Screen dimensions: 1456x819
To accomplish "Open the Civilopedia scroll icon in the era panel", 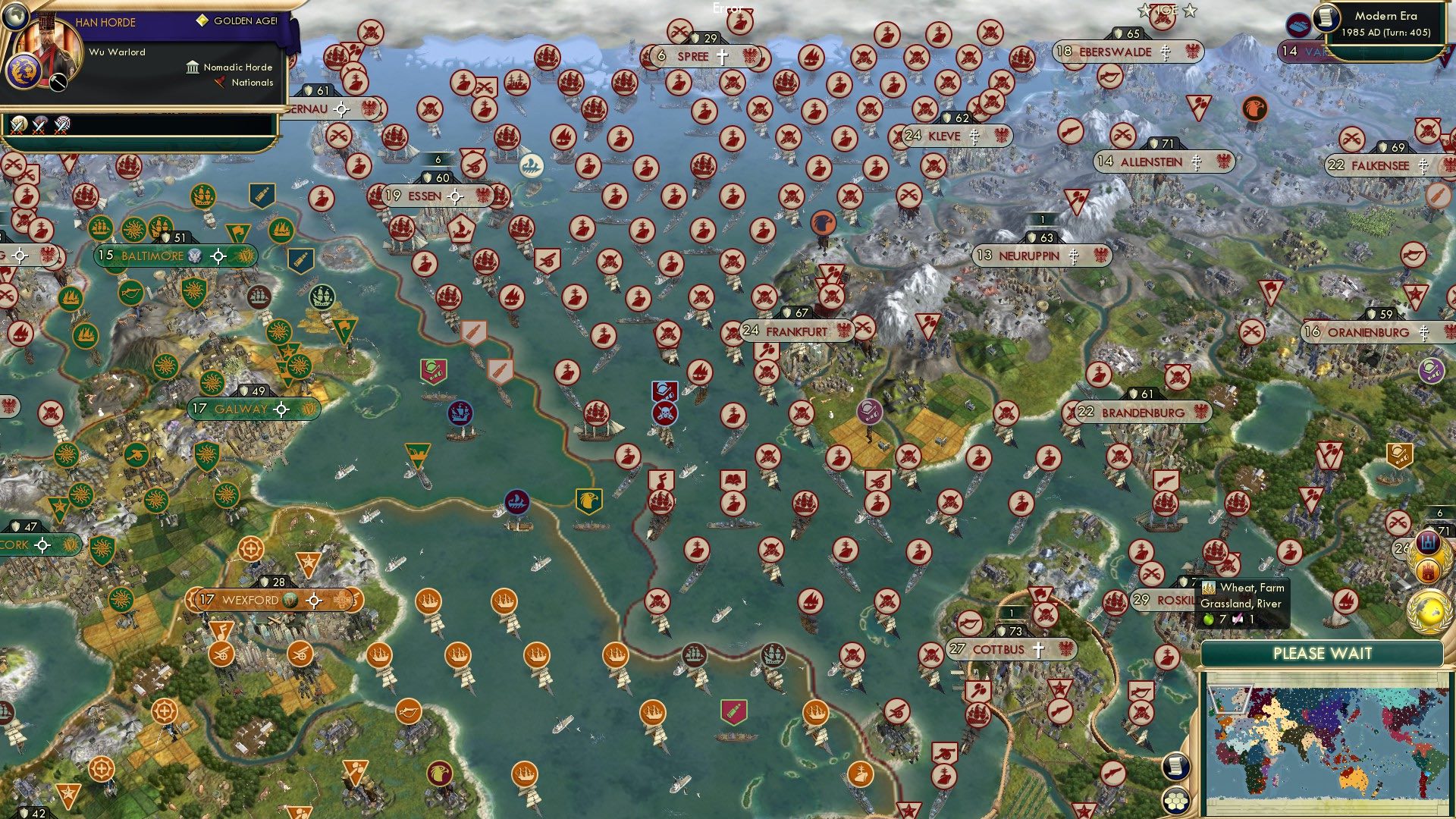I will [x=1326, y=19].
